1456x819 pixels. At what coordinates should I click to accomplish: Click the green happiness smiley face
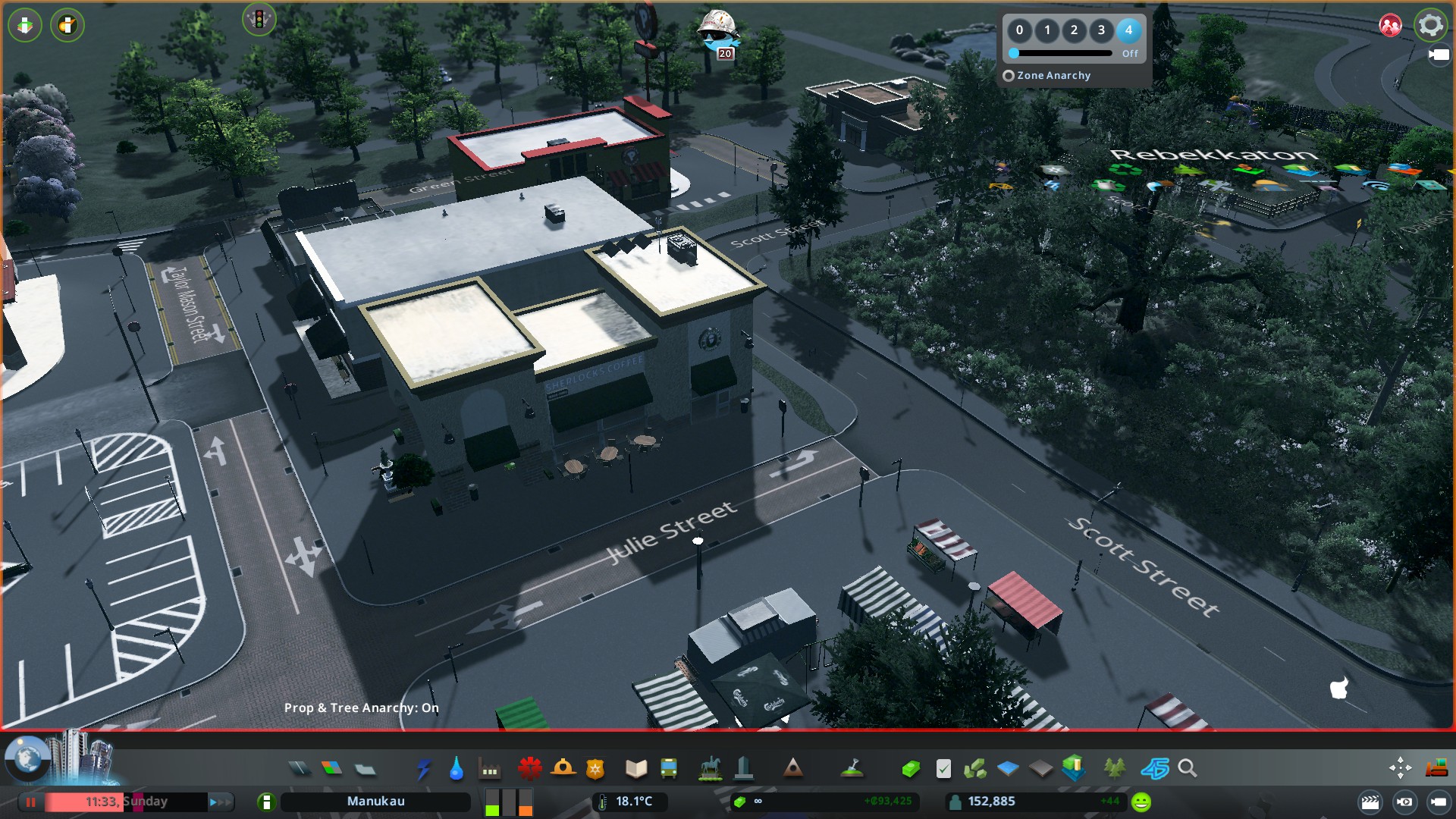1141,802
